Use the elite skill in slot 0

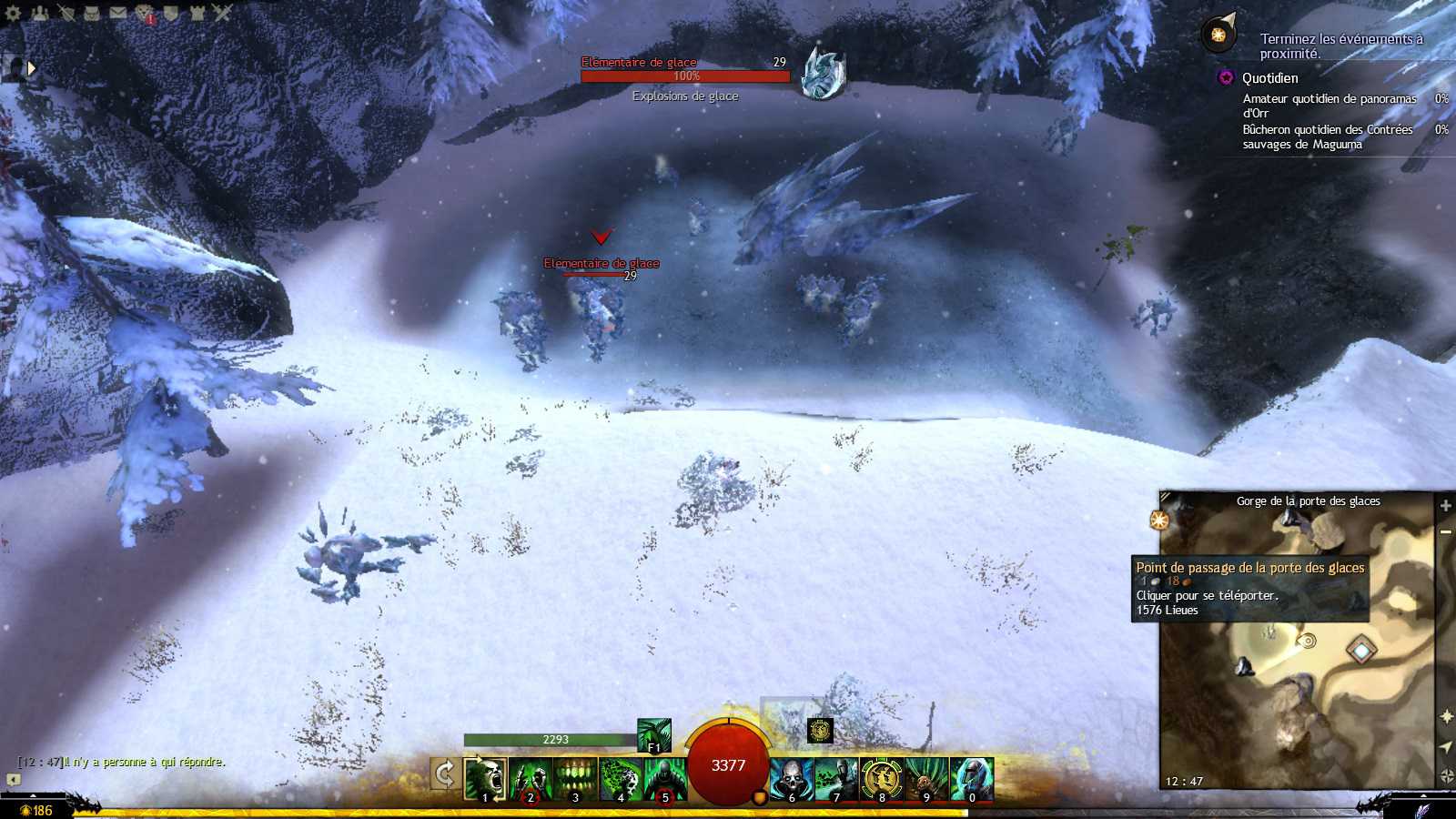[x=972, y=779]
